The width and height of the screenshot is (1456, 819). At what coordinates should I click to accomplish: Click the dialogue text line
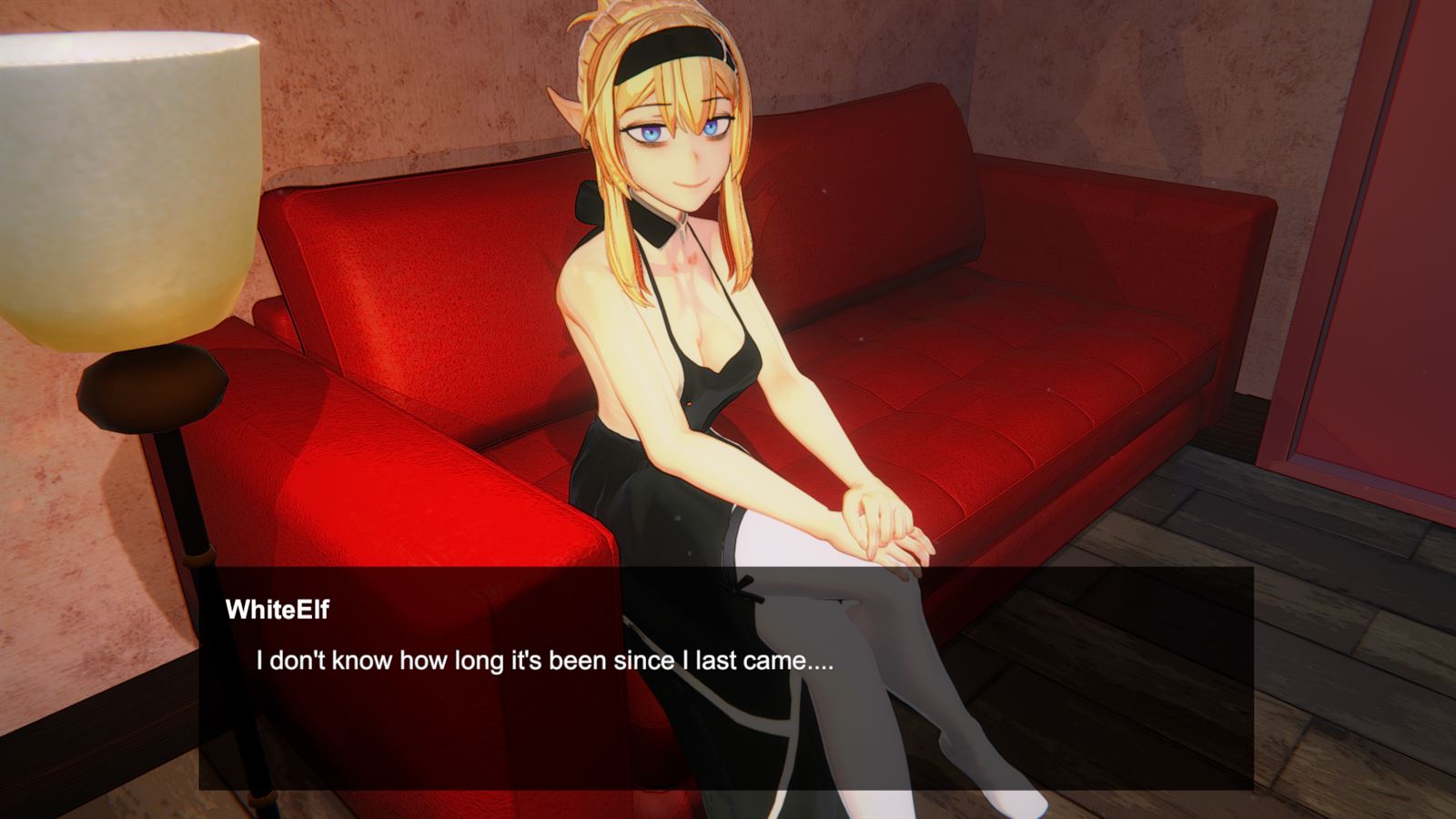[x=546, y=662]
